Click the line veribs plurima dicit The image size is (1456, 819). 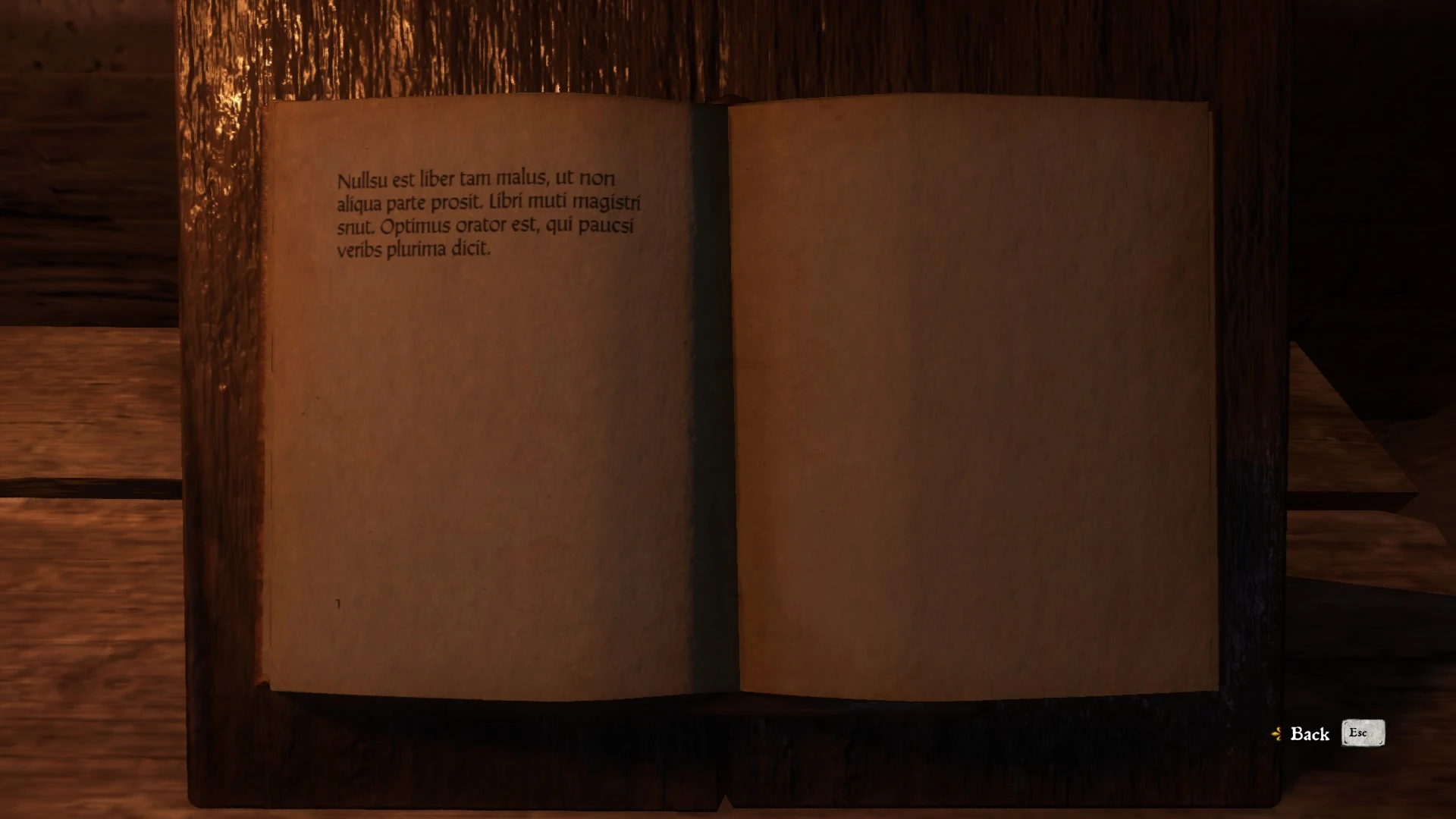click(413, 249)
